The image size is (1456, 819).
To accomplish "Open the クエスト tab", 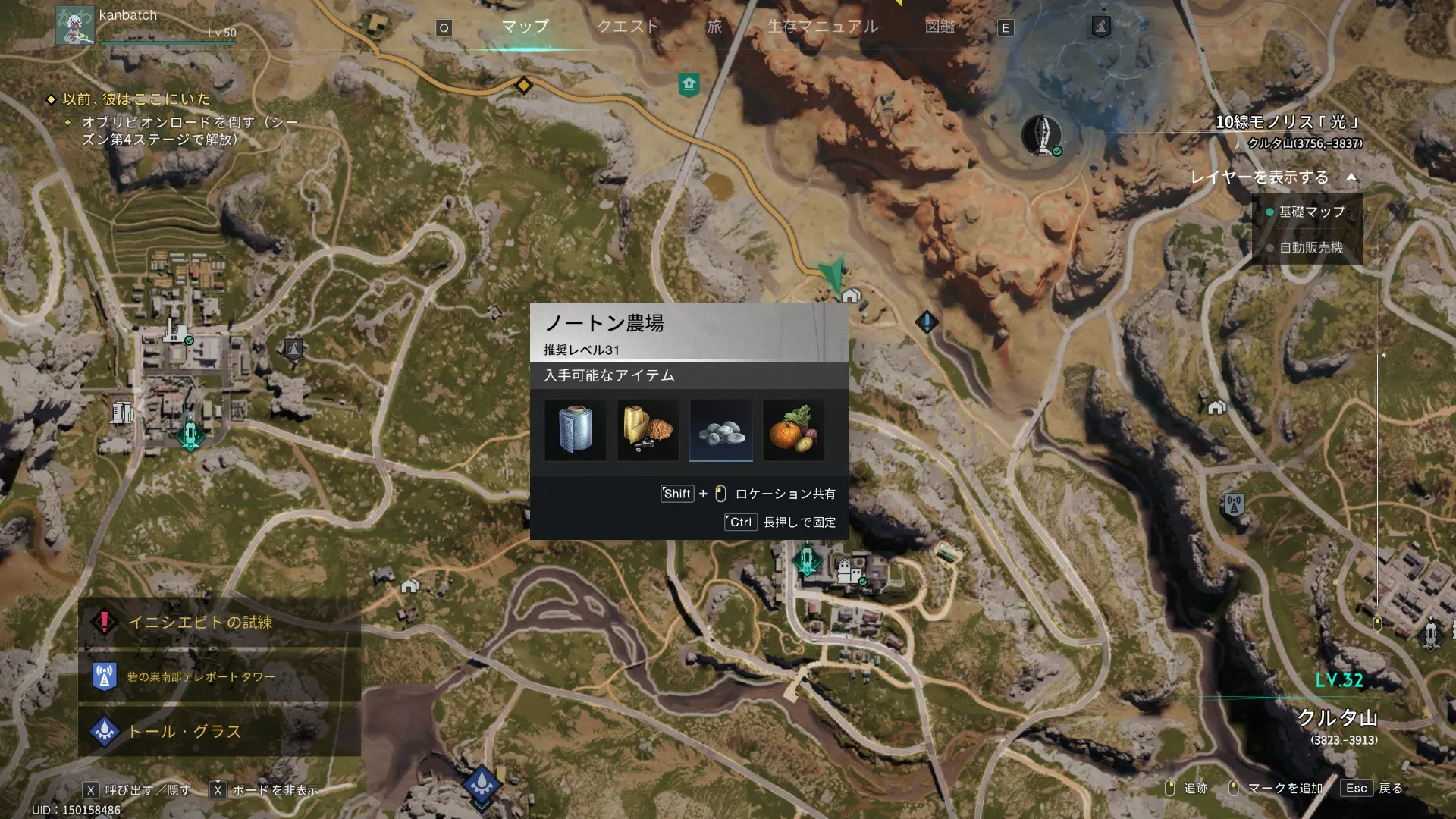I will 628,27.
